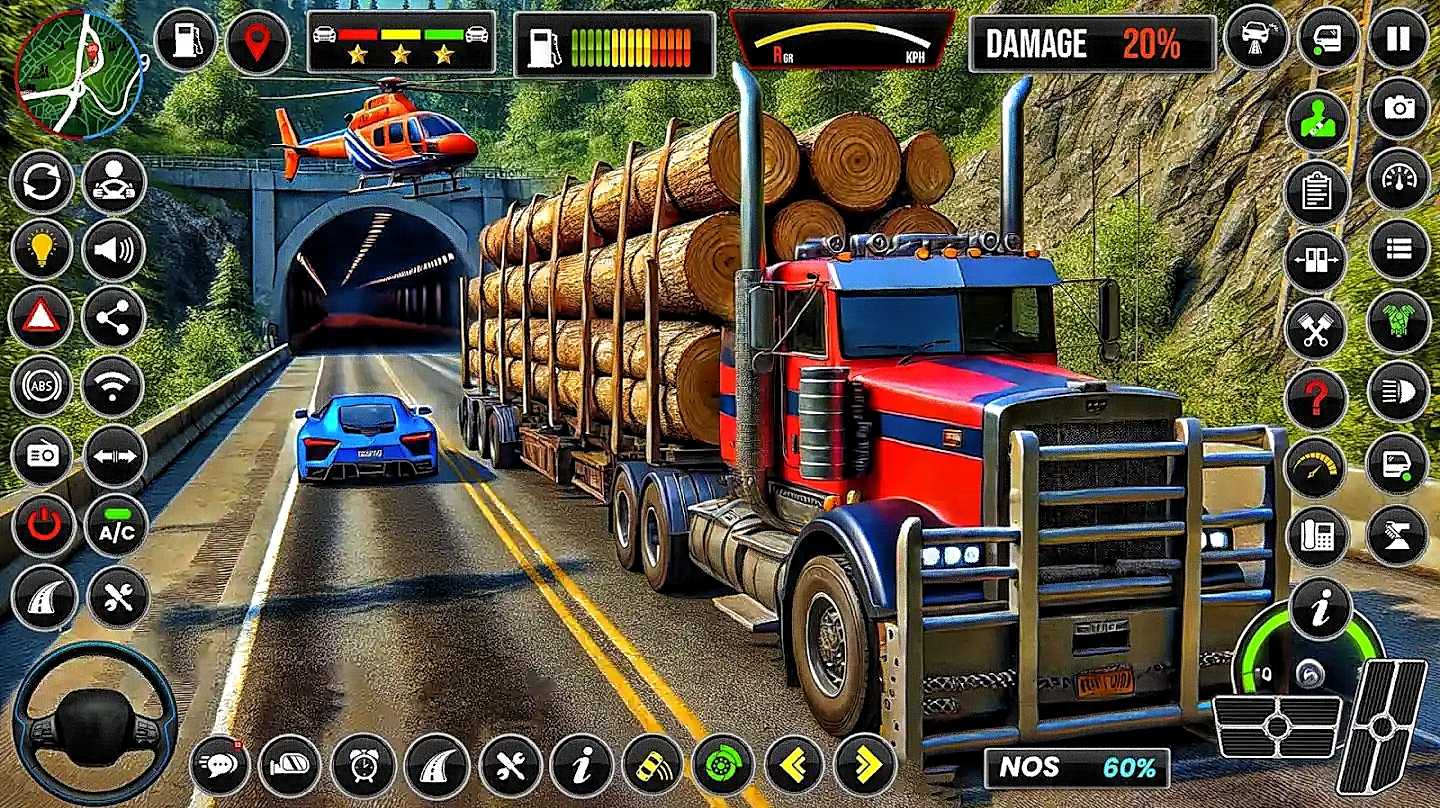This screenshot has width=1440, height=808.
Task: Tap the fuel pump icon button
Action: [x=186, y=40]
